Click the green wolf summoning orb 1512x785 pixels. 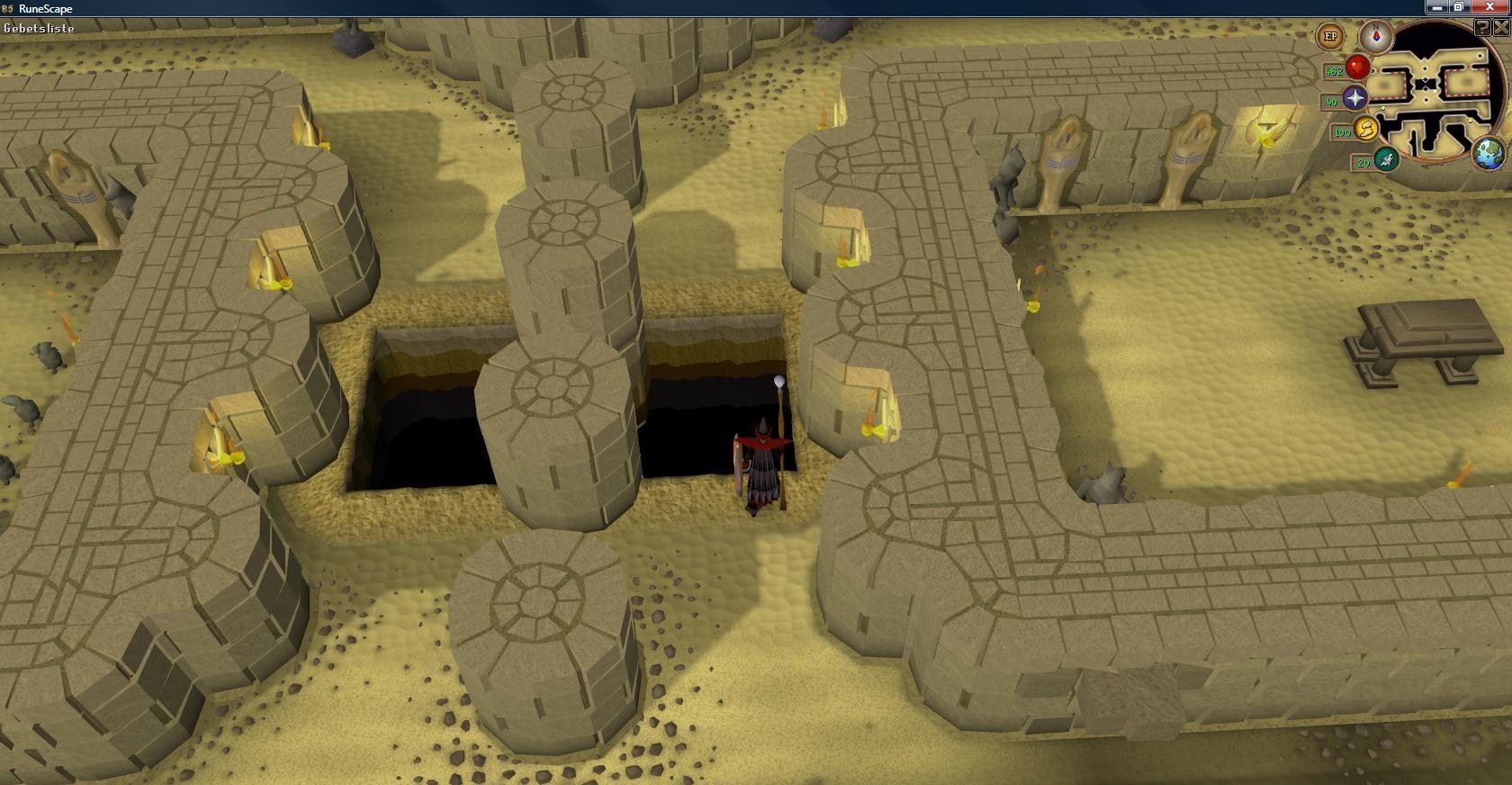pyautogui.click(x=1387, y=159)
